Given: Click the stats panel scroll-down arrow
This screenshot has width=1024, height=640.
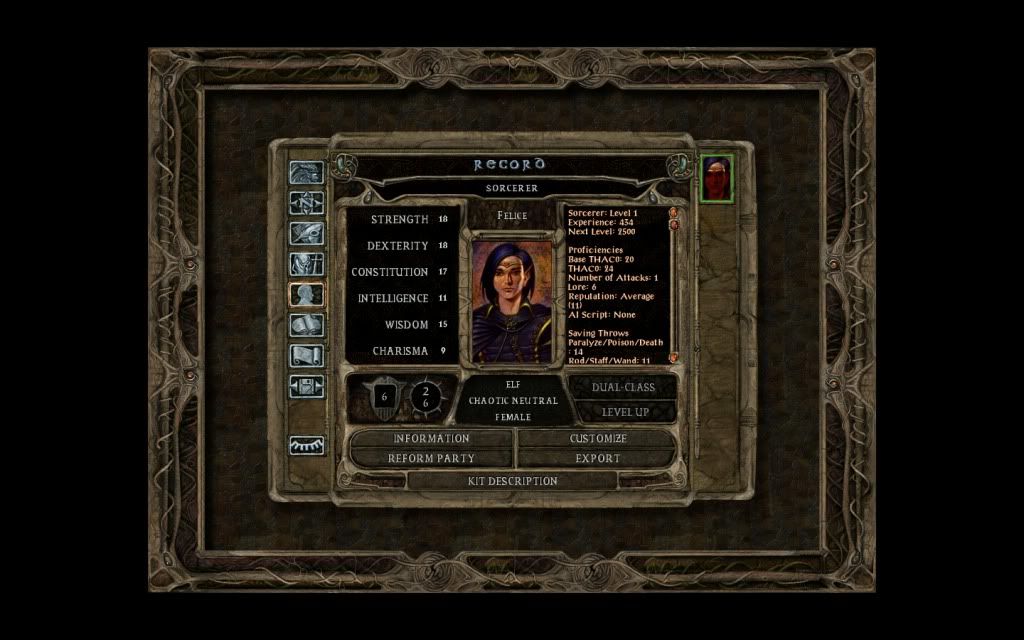Looking at the screenshot, I should pyautogui.click(x=673, y=357).
